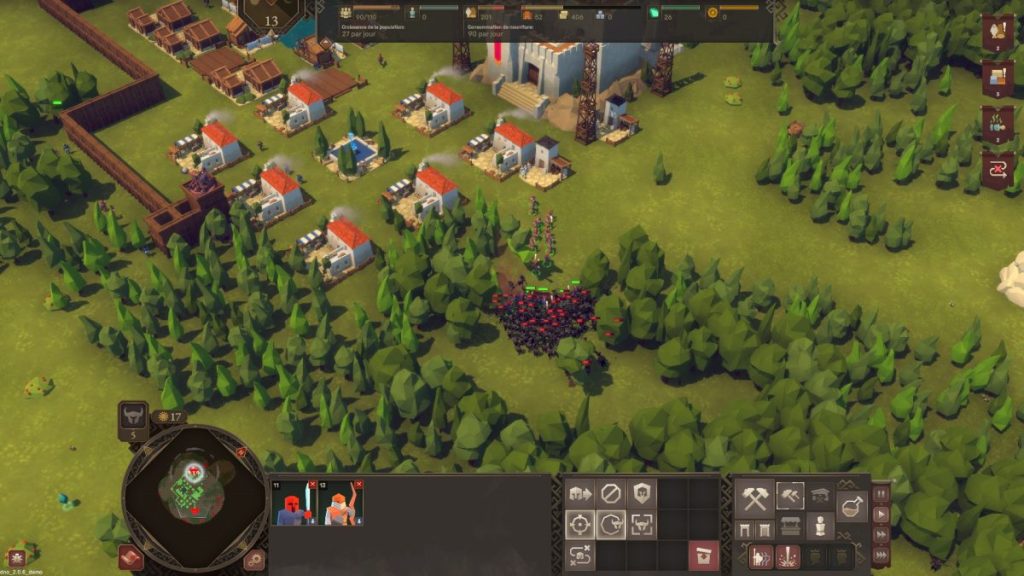Viewport: 1024px width, 576px height.
Task: Click the red chest dismiss button
Action: coord(703,555)
